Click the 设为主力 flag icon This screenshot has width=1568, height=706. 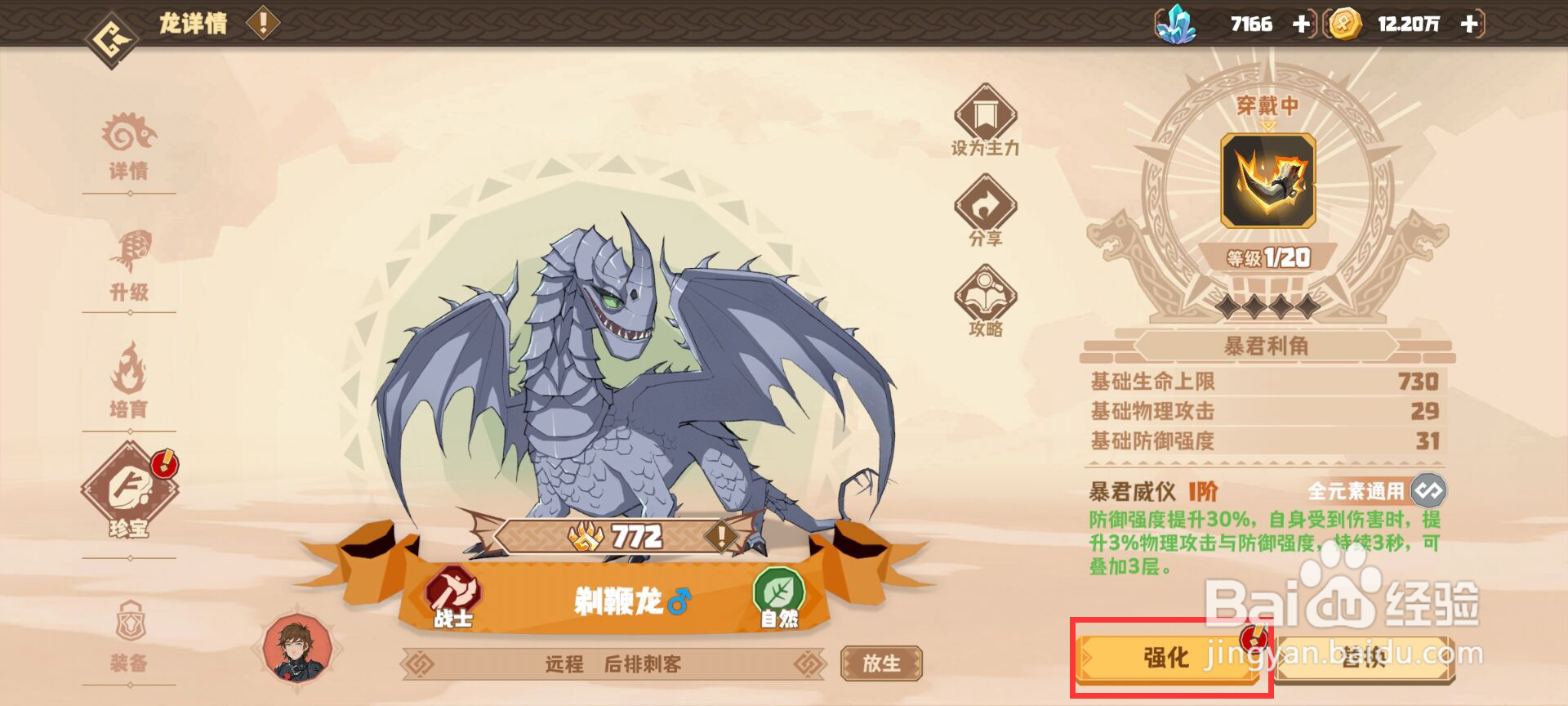[x=984, y=118]
